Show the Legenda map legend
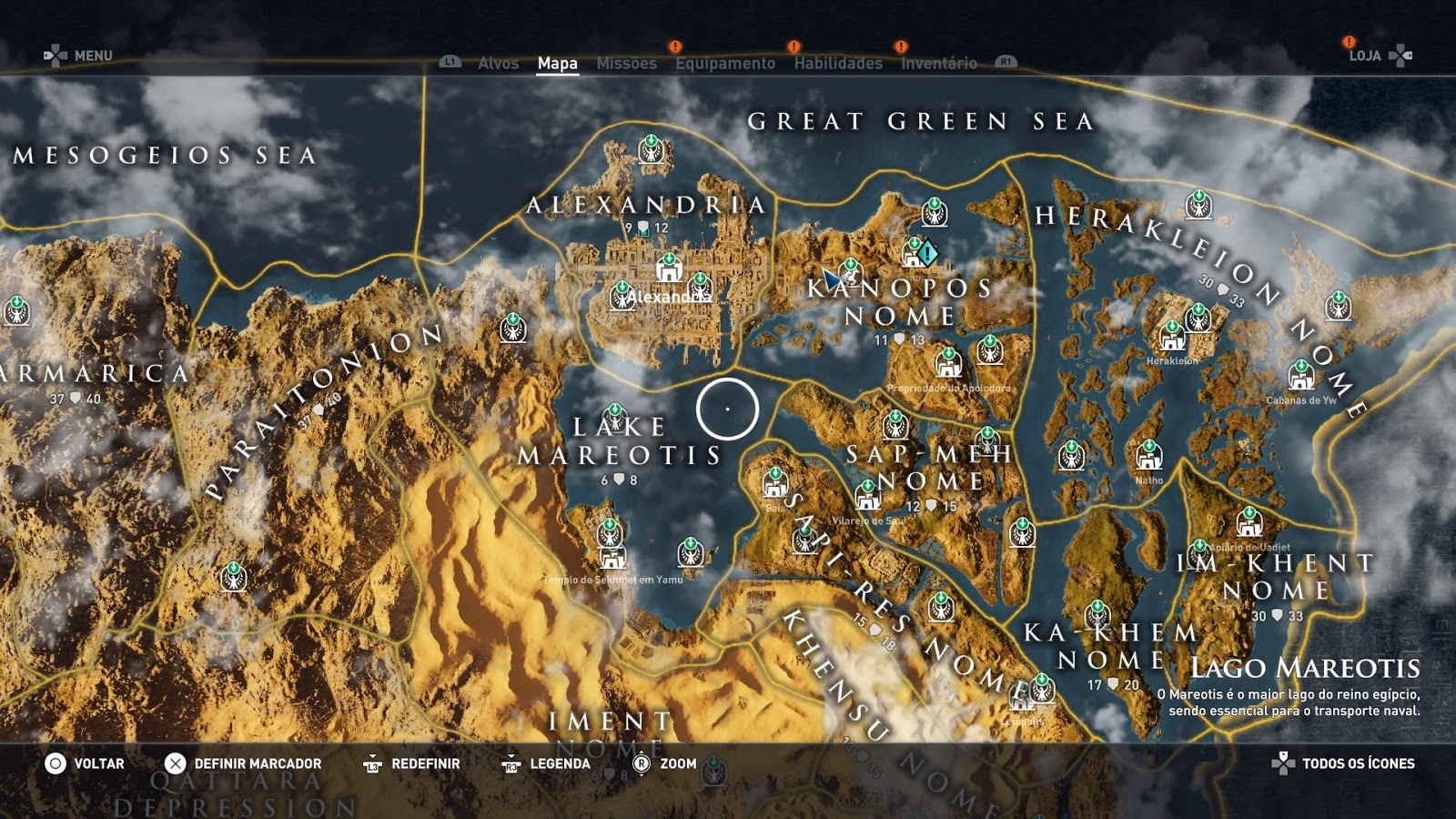The height and width of the screenshot is (819, 1456). [x=547, y=763]
